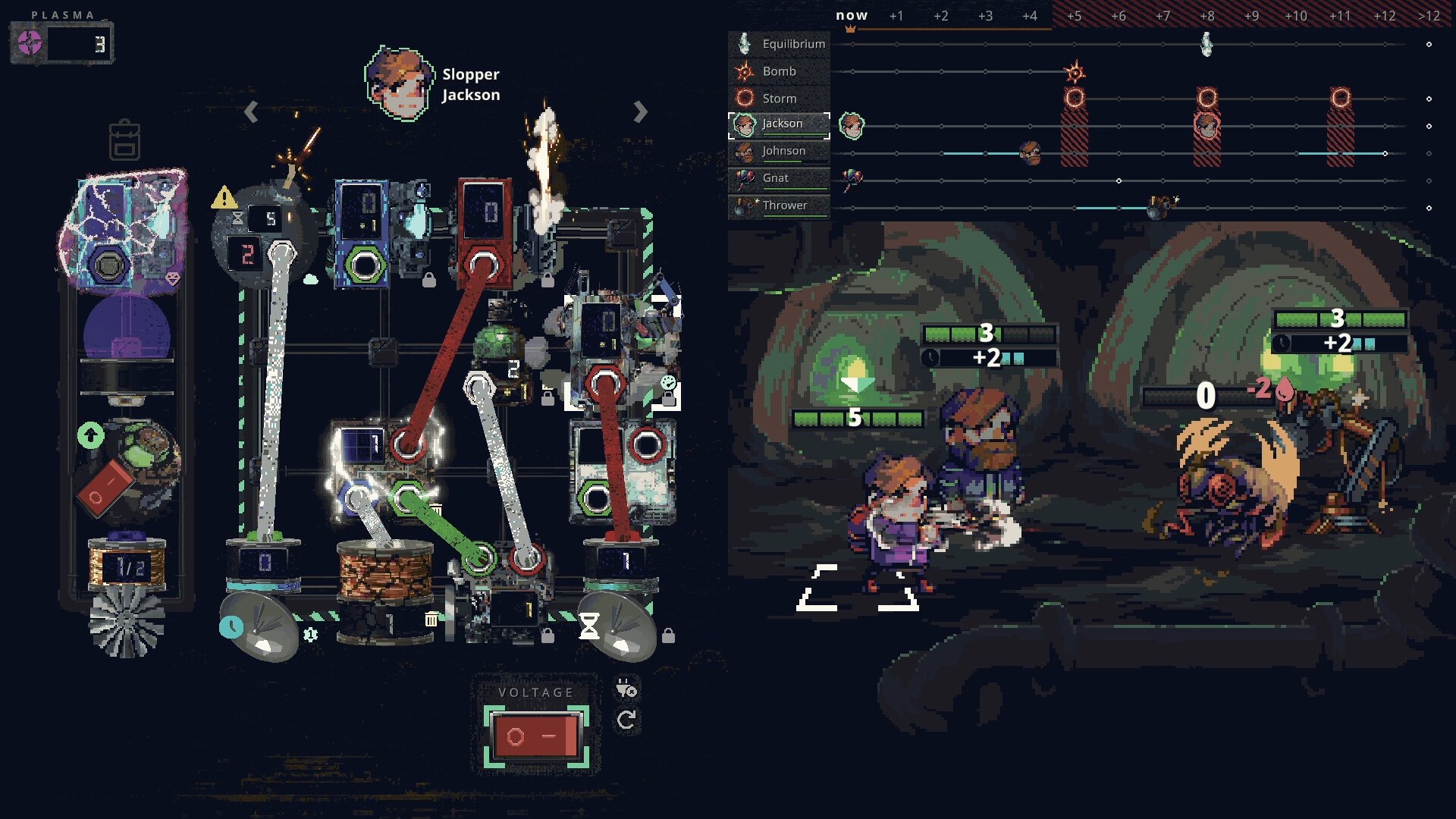The image size is (1456, 819).
Task: Click Johnson's green health bar in the timeline list
Action: pyautogui.click(x=782, y=161)
